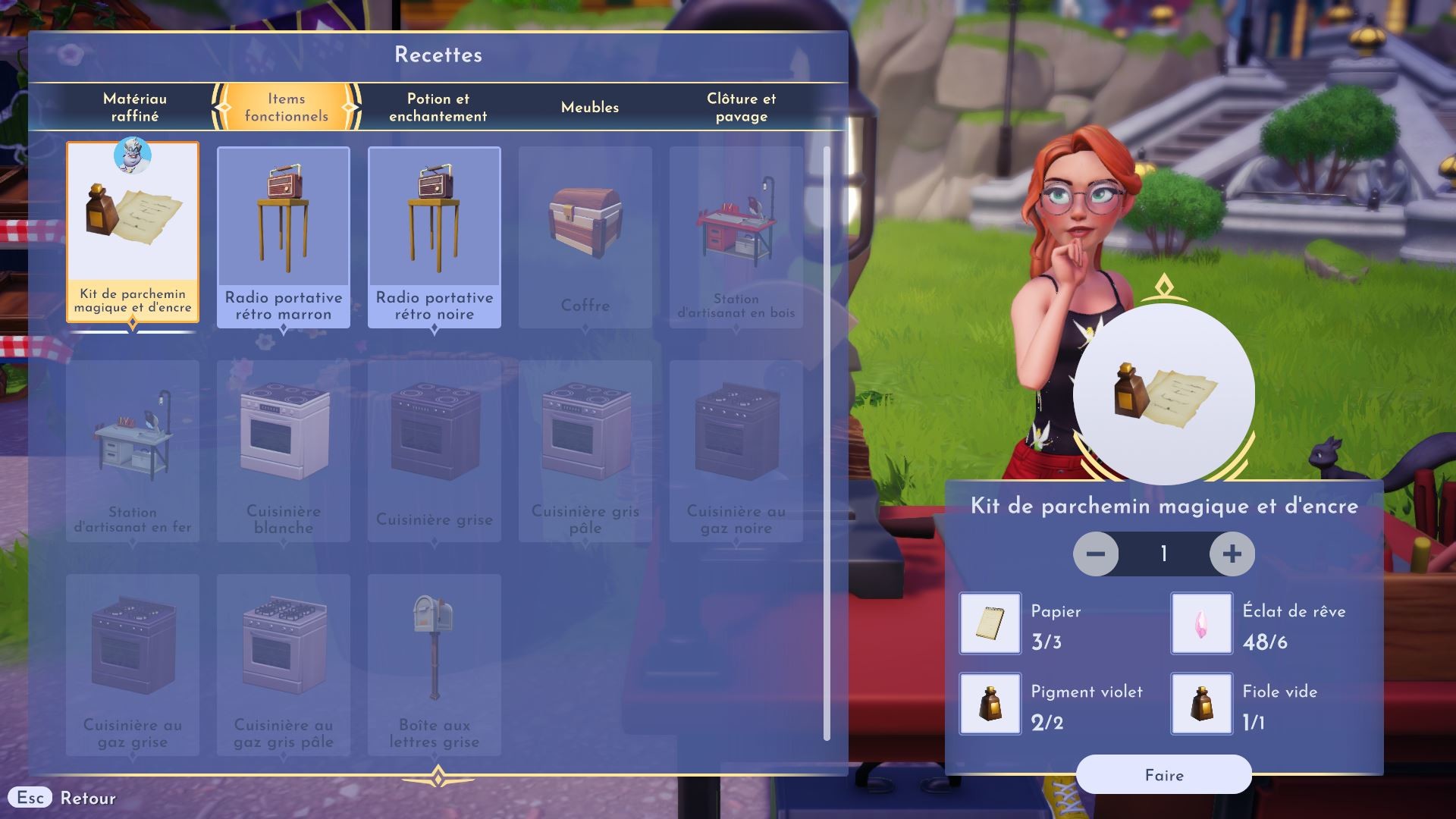Switch to the Matériau raffiné tab
The width and height of the screenshot is (1456, 819).
coord(135,107)
